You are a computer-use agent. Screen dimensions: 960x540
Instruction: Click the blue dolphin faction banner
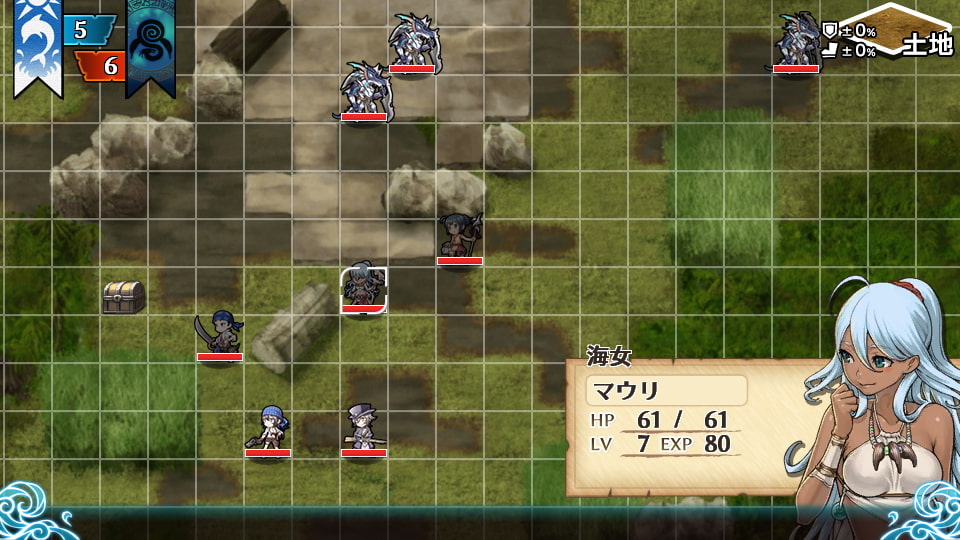point(37,46)
